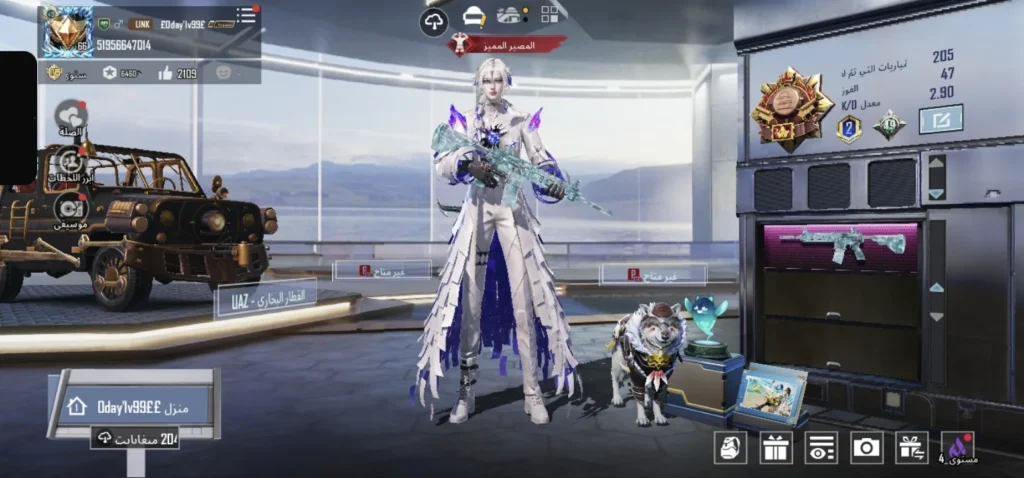The height and width of the screenshot is (478, 1024).
Task: Give a like with the thumbs-up icon
Action: tap(164, 73)
